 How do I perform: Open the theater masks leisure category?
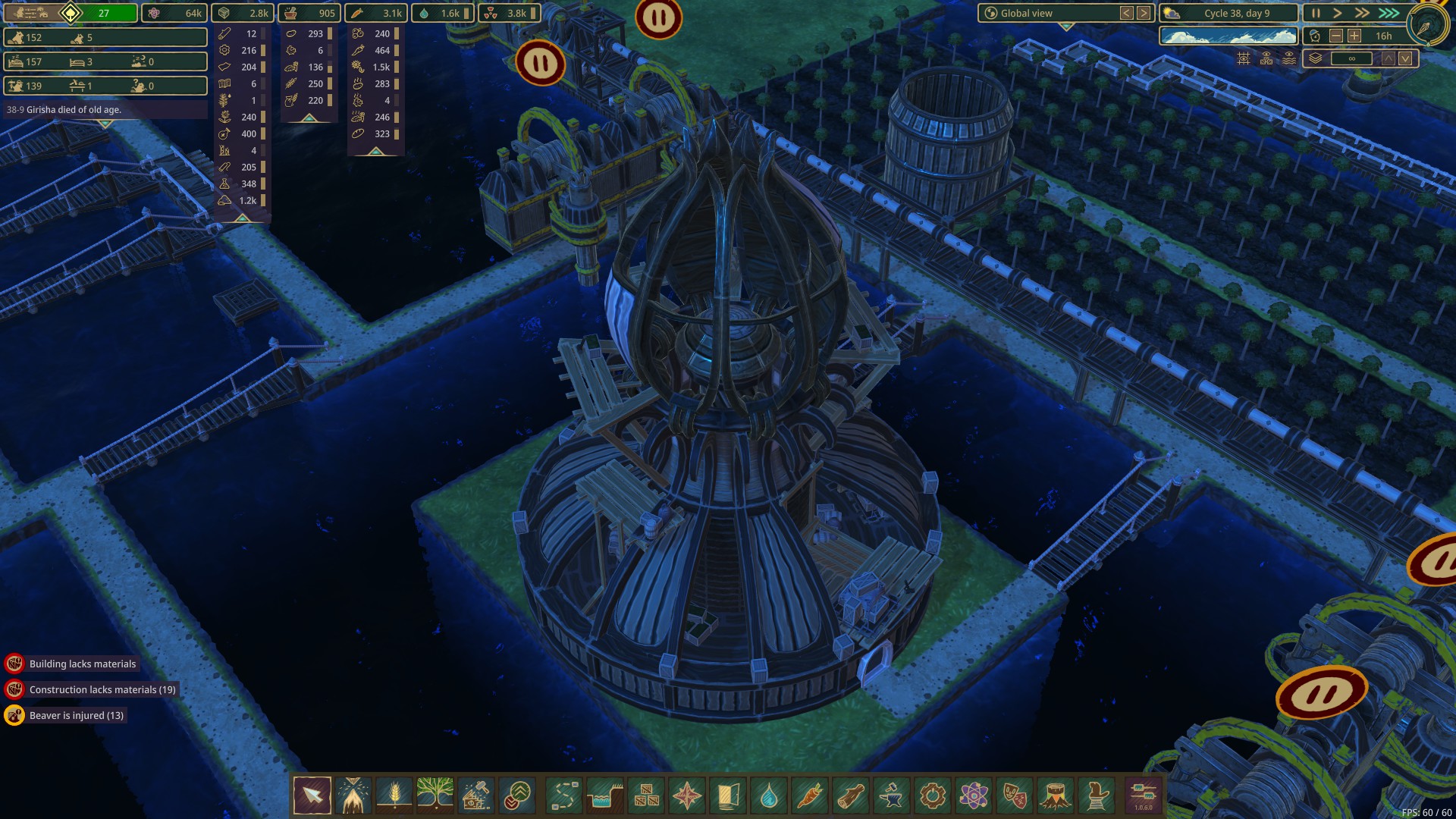pos(1015,795)
